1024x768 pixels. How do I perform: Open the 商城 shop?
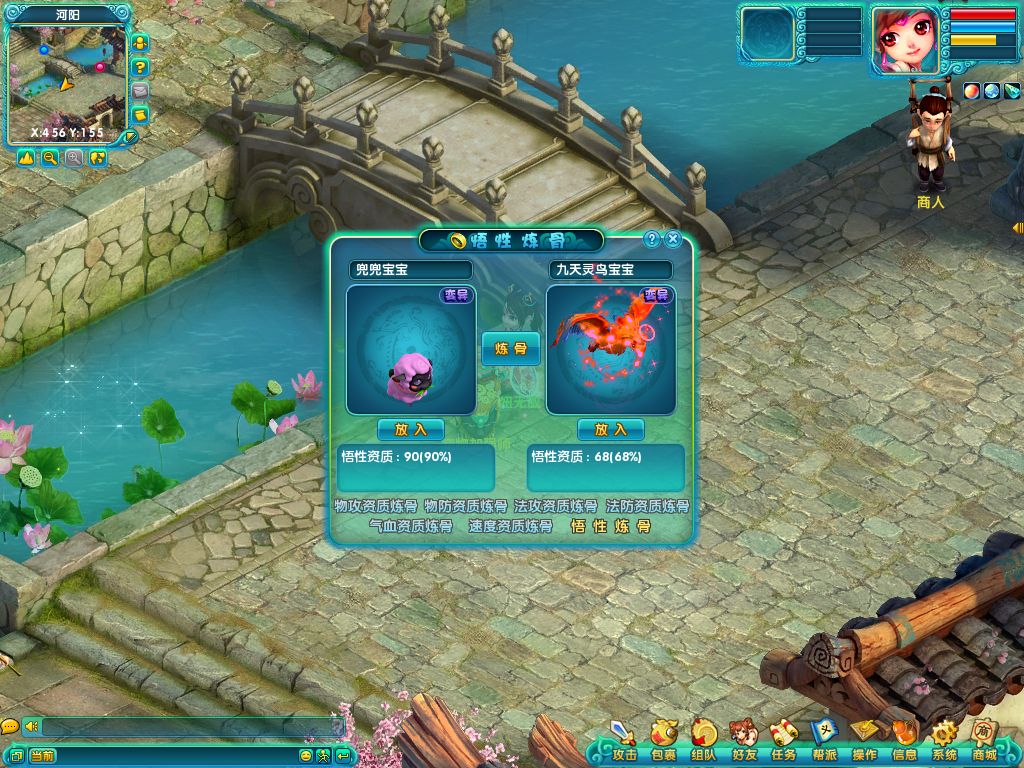984,740
